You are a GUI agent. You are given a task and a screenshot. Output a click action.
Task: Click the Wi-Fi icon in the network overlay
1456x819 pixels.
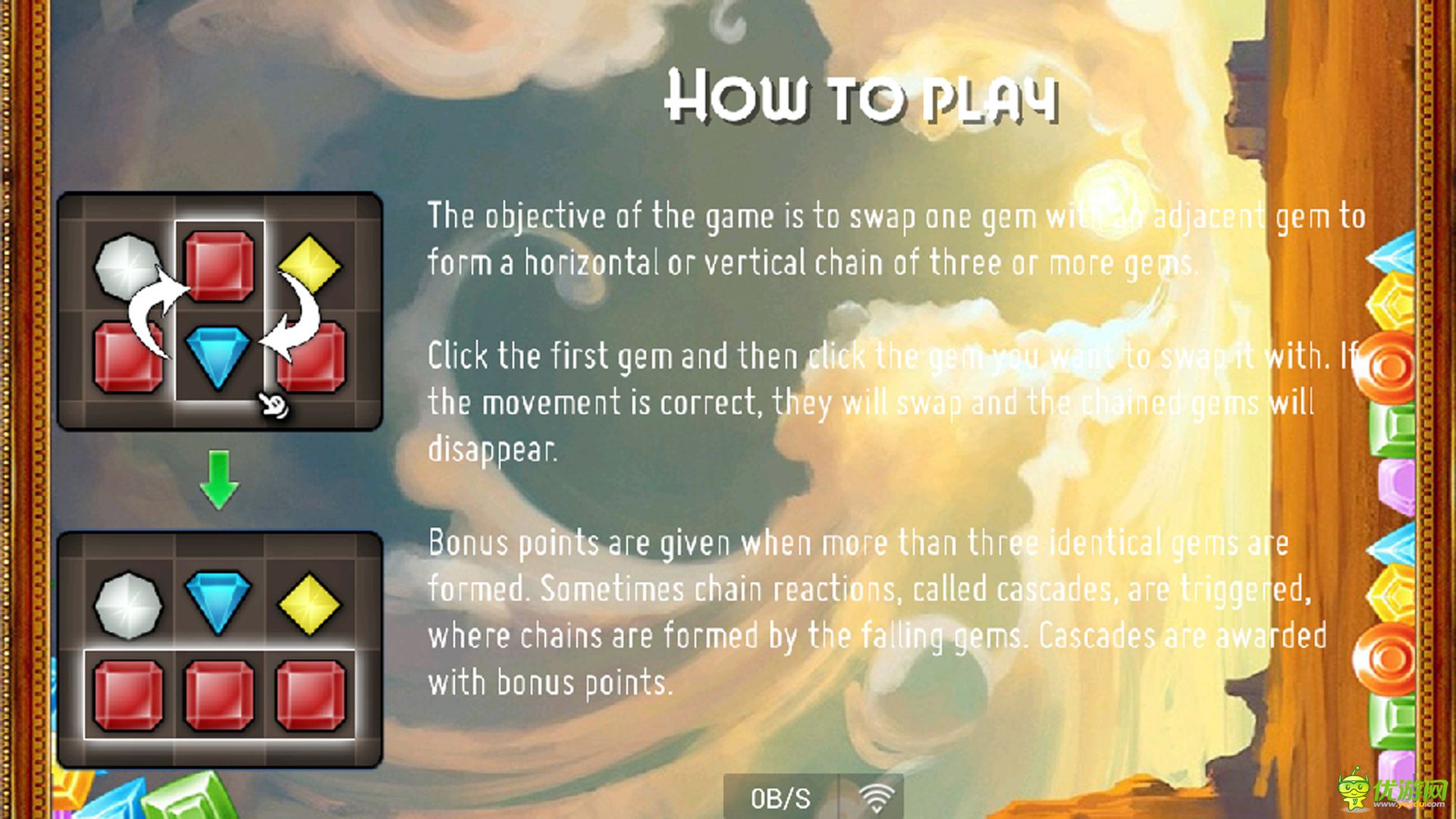pos(875,797)
